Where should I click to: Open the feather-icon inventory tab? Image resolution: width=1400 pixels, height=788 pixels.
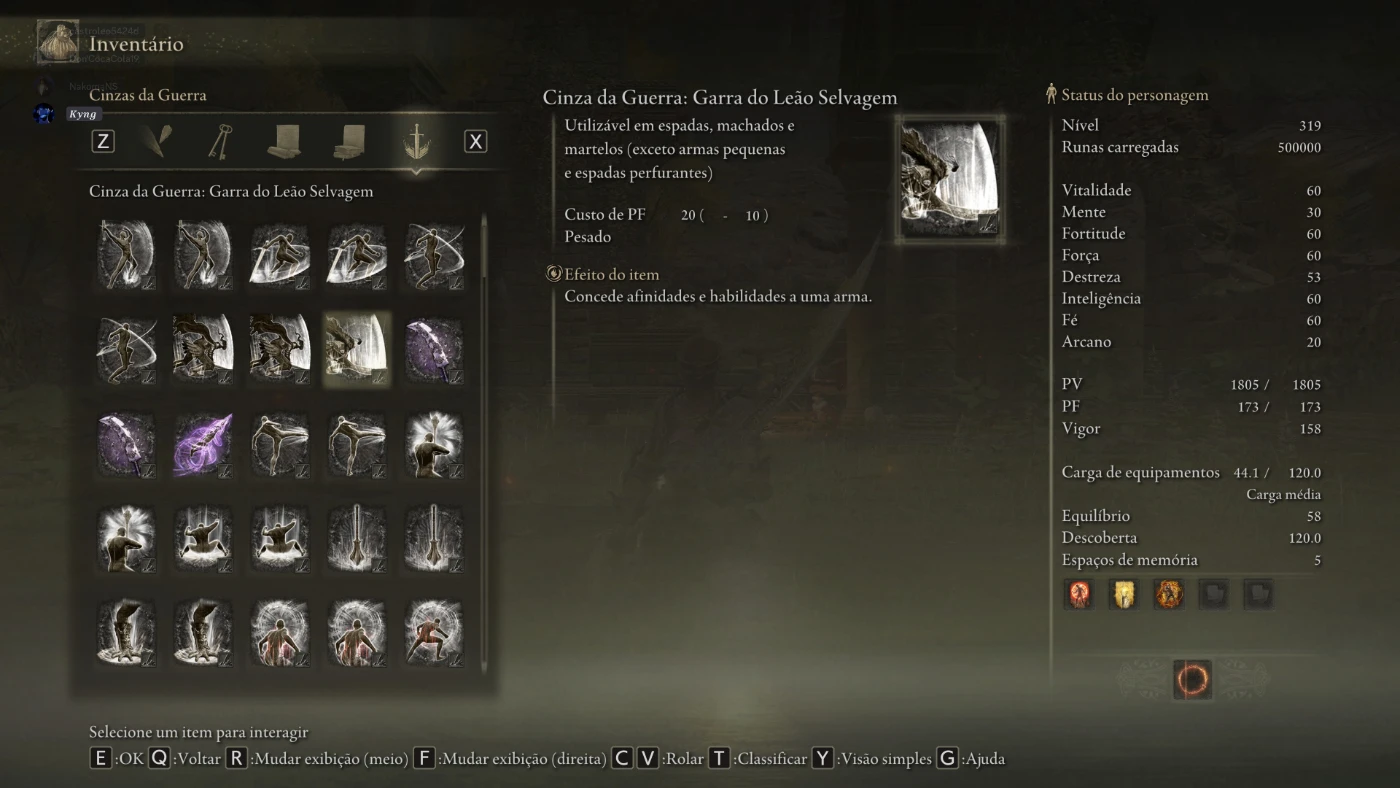click(x=156, y=141)
